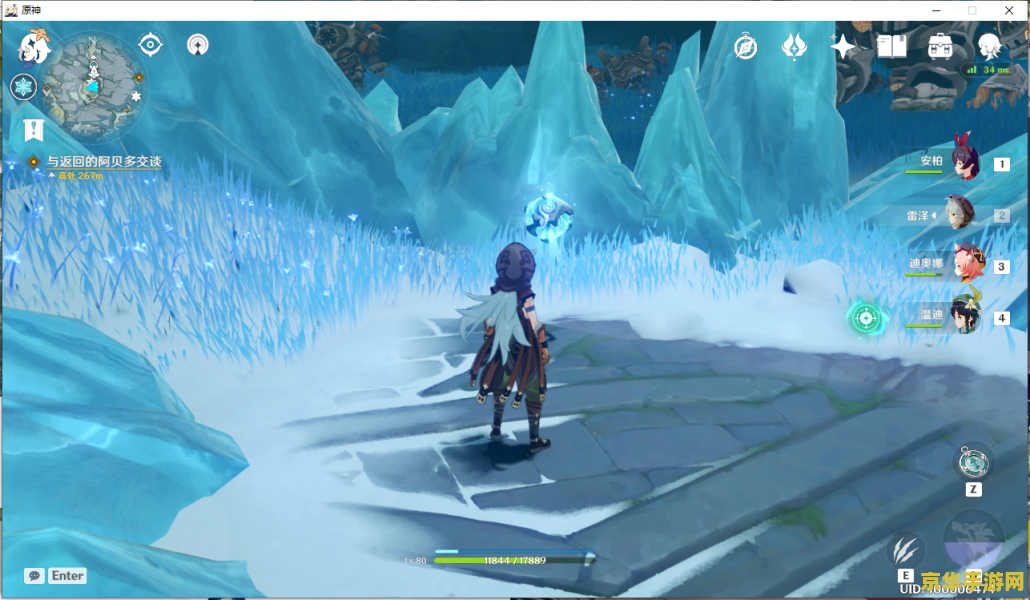Switch to party member 温迪

click(x=965, y=316)
